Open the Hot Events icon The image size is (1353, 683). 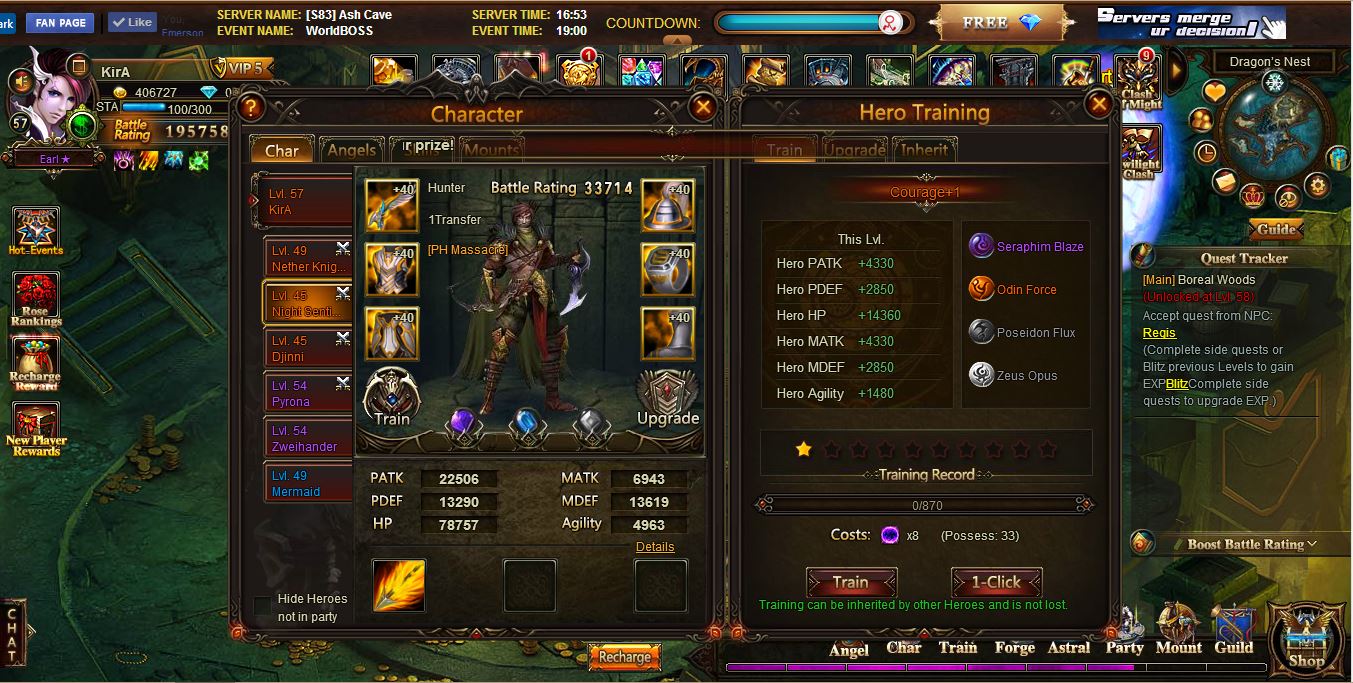[36, 232]
